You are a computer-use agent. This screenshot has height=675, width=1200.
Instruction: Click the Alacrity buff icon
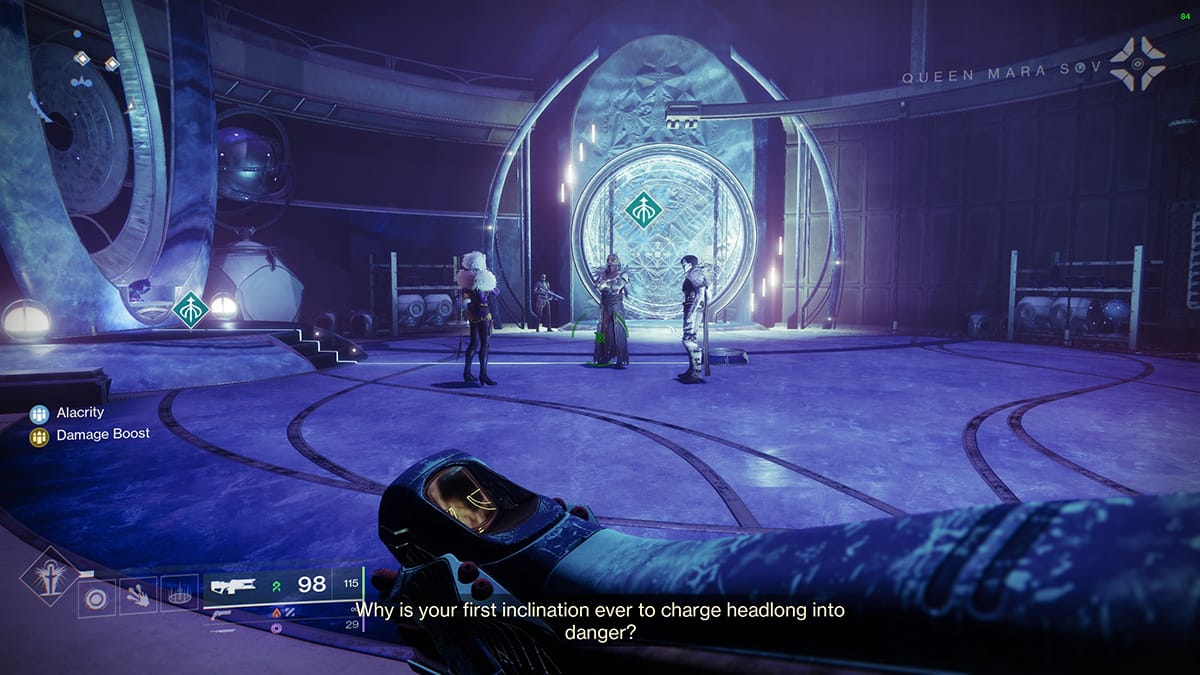pos(40,412)
